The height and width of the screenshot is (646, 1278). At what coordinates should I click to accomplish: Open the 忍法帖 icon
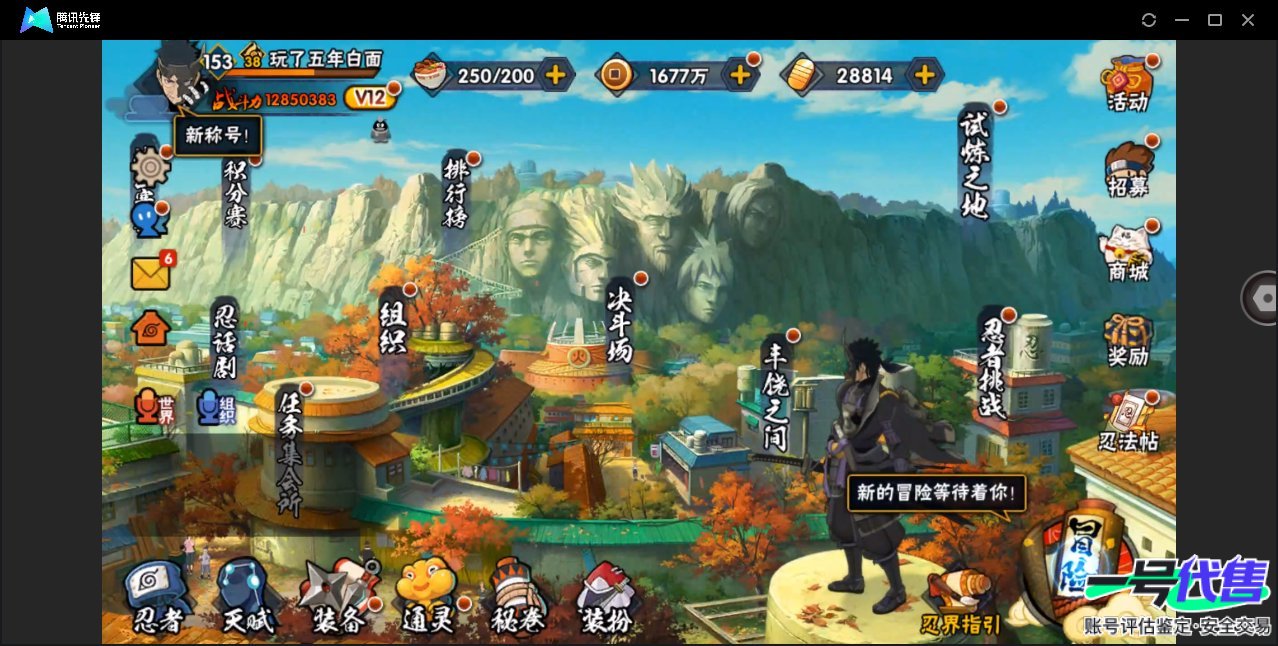(x=1127, y=424)
